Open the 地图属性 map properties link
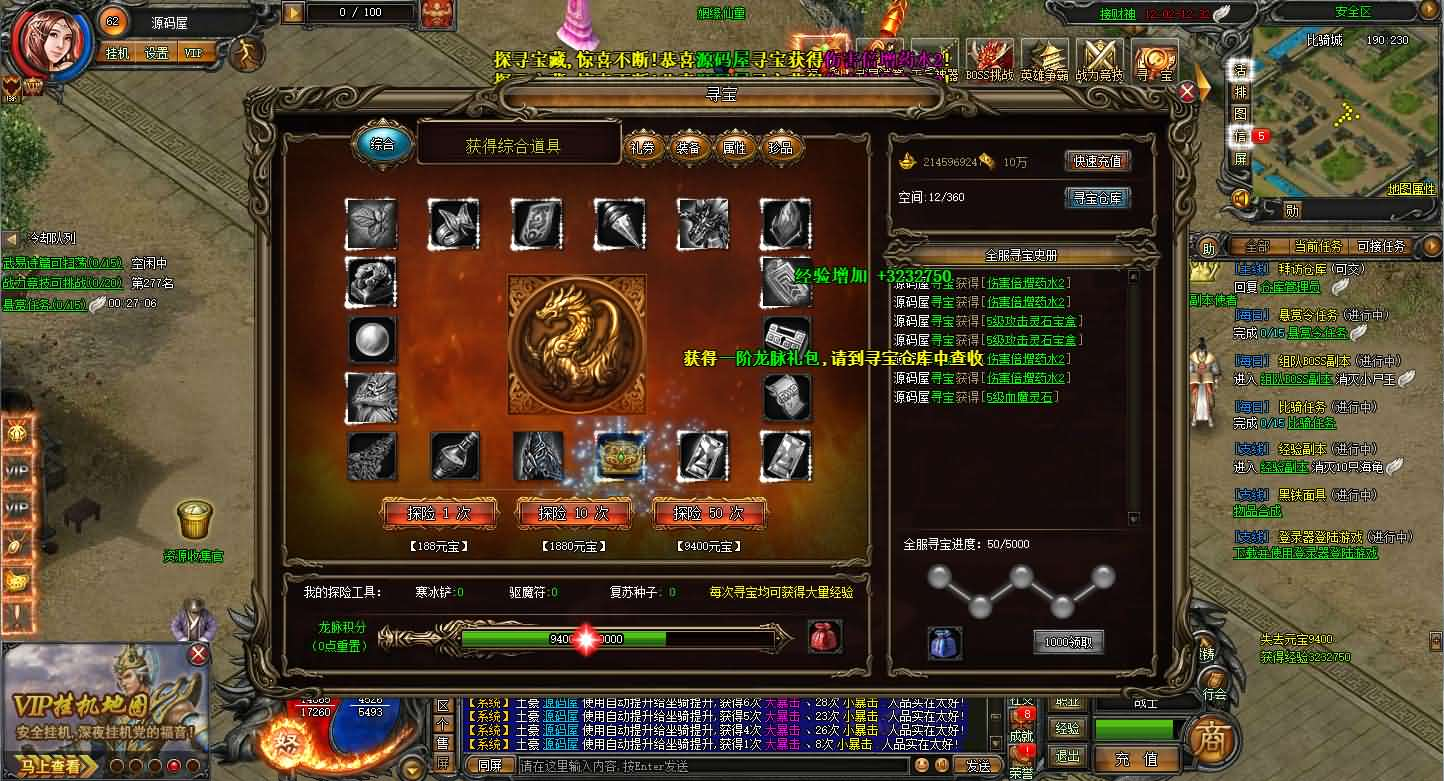 pos(1411,189)
